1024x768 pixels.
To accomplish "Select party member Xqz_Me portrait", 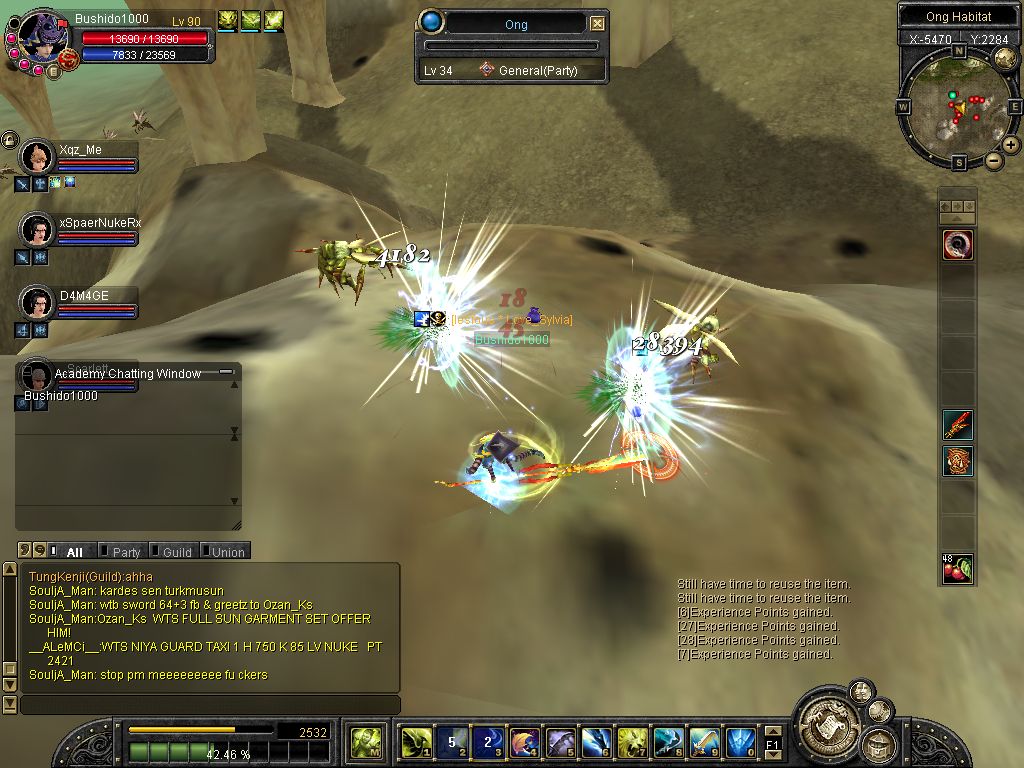I will (38, 157).
